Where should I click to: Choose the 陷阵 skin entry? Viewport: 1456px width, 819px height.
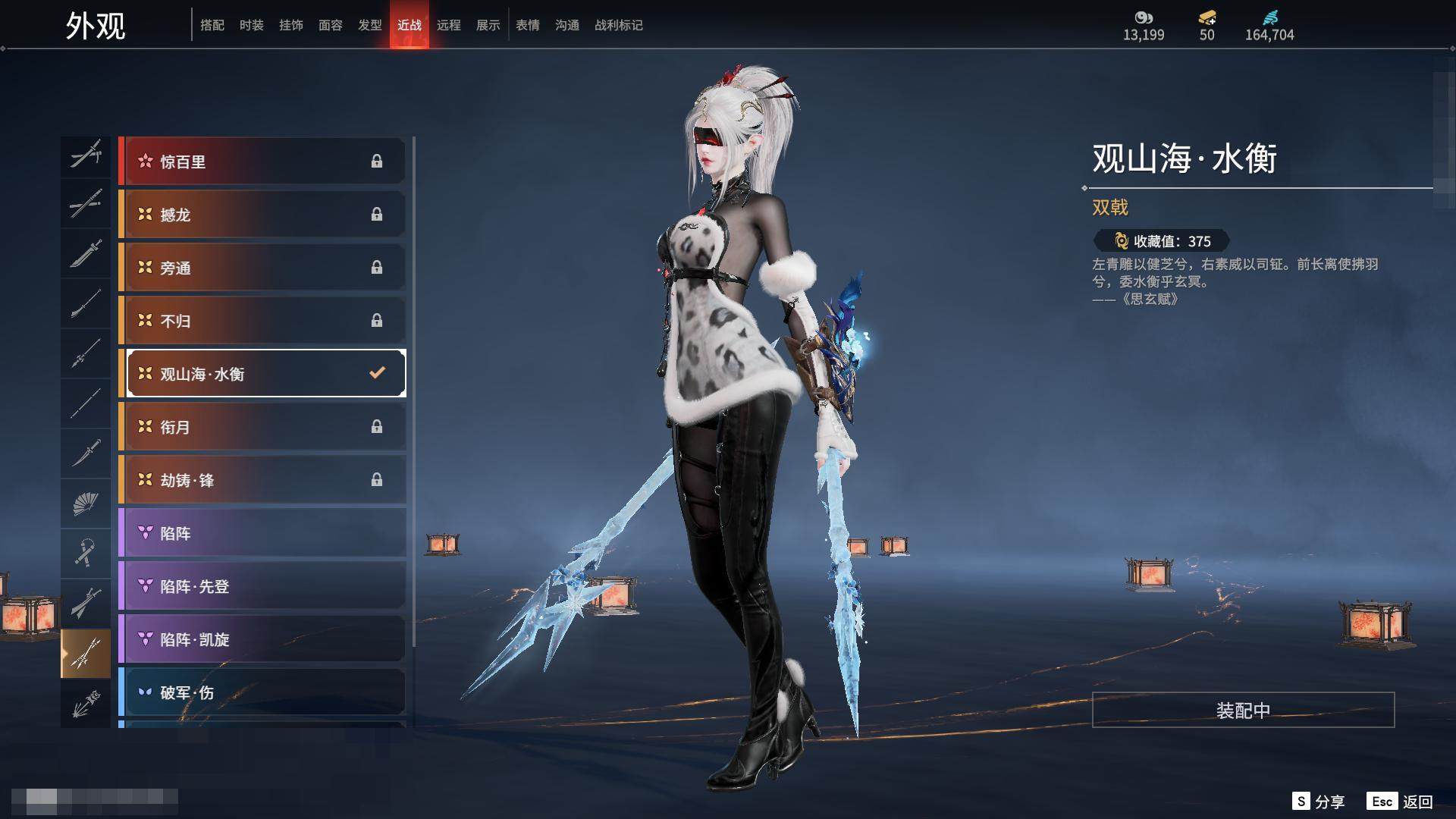[262, 533]
